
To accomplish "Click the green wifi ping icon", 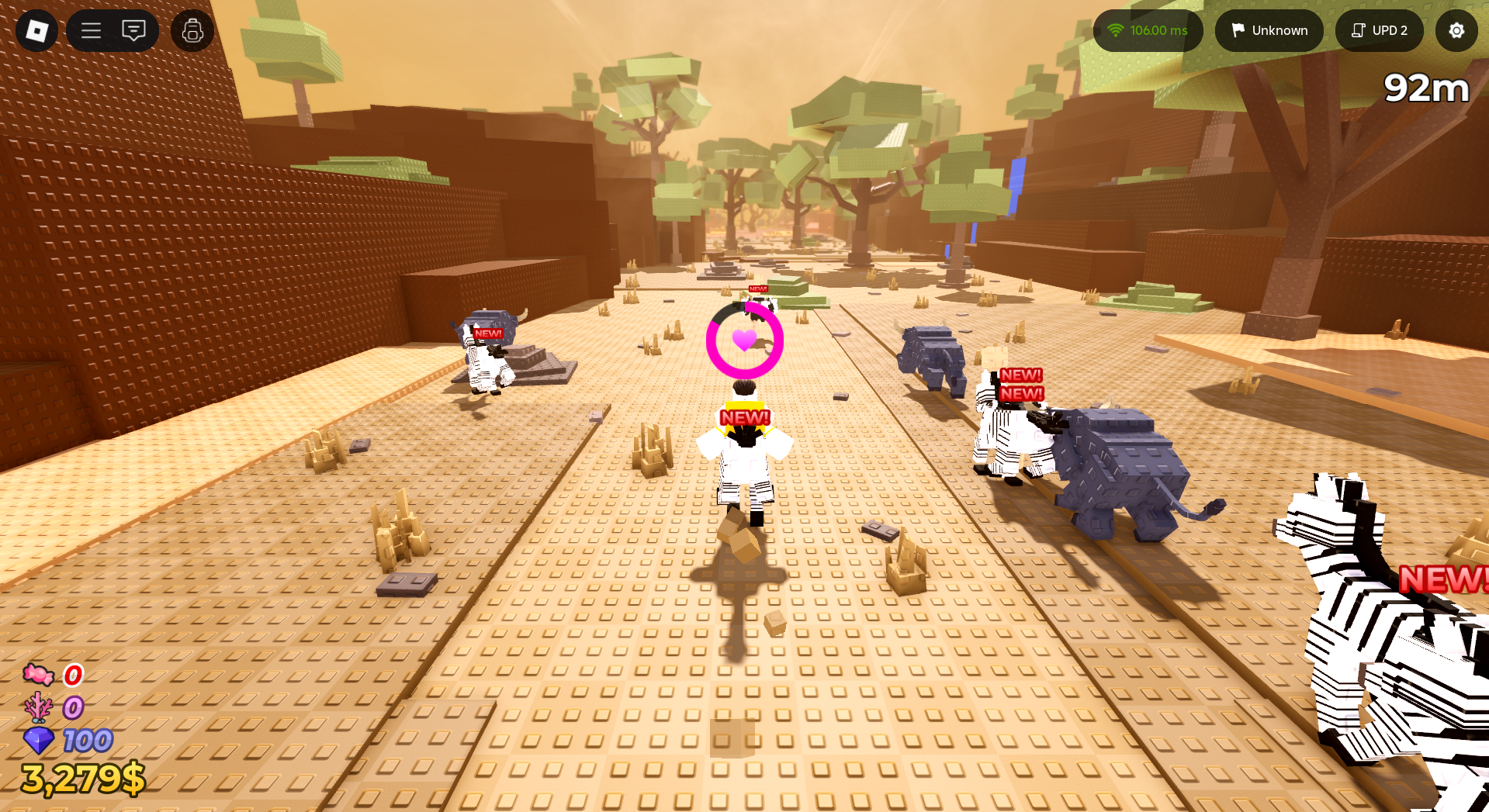I will (1116, 31).
